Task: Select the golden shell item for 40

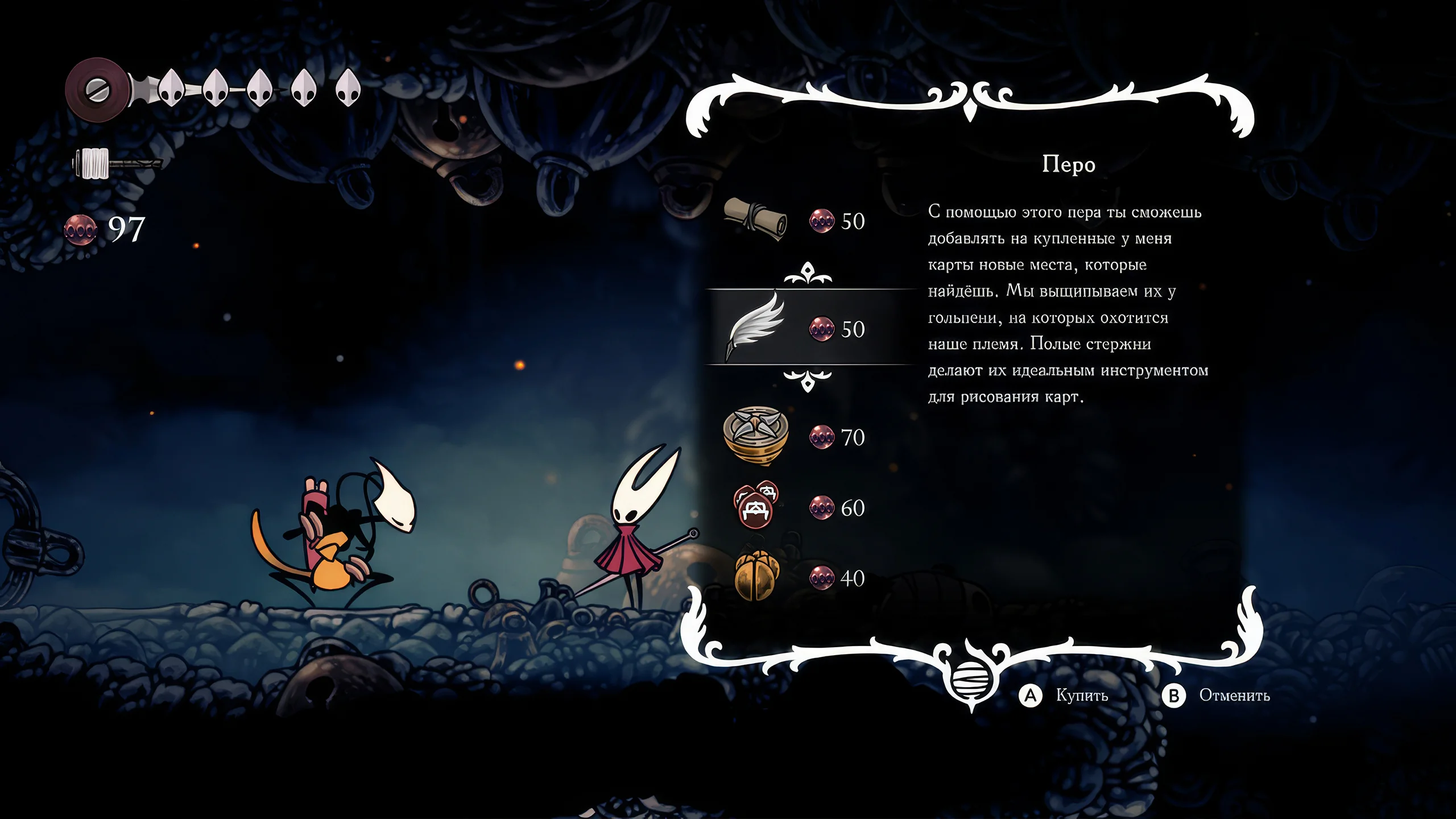Action: pos(756,577)
